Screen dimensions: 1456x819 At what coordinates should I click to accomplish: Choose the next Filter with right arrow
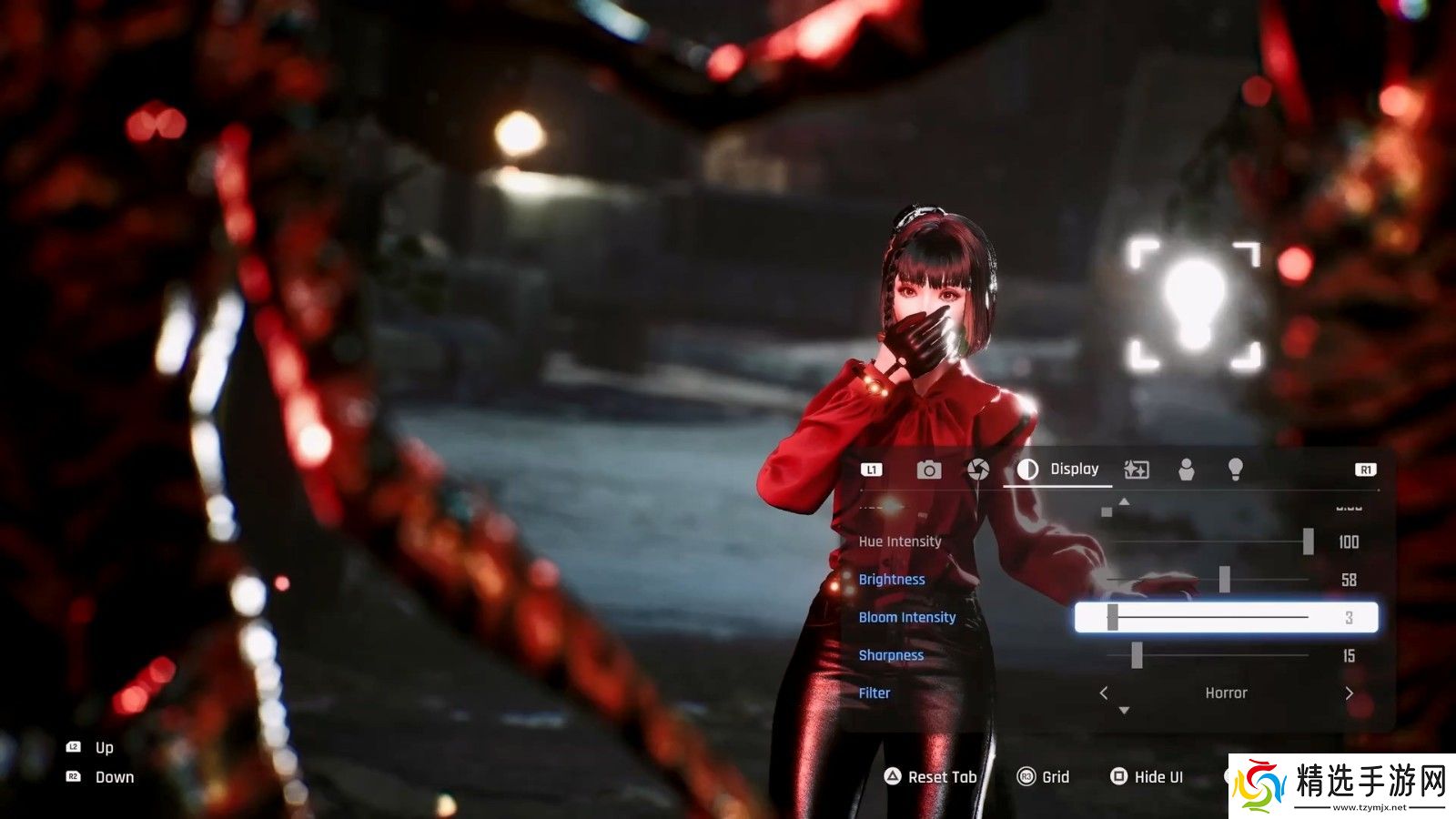(x=1349, y=693)
